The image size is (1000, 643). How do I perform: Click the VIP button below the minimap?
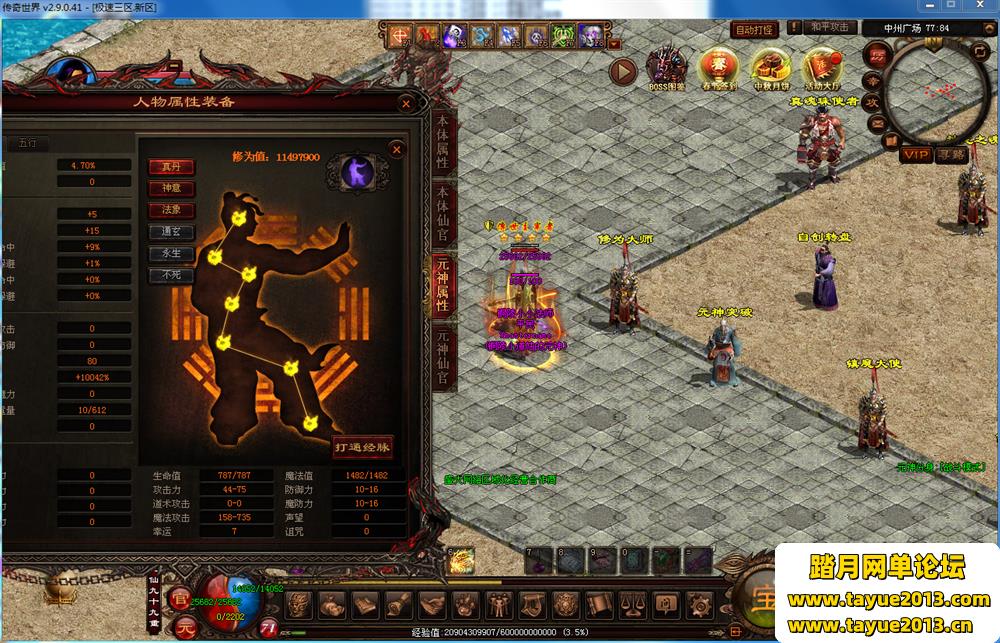[x=915, y=155]
